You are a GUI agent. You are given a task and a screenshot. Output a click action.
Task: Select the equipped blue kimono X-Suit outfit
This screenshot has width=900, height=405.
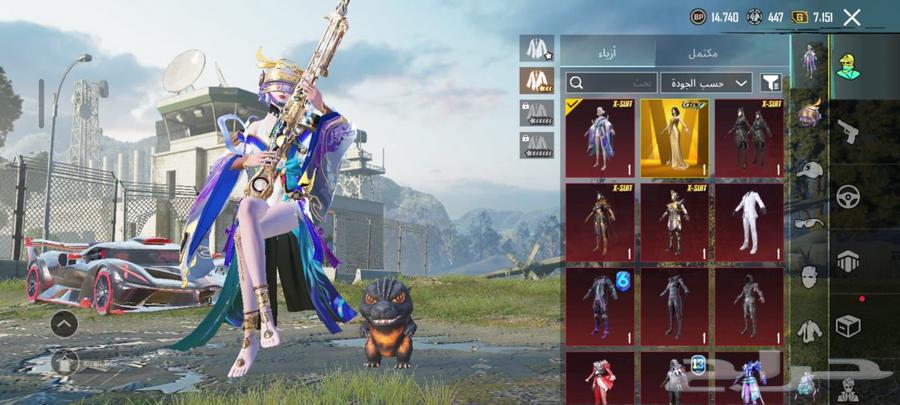pyautogui.click(x=599, y=137)
